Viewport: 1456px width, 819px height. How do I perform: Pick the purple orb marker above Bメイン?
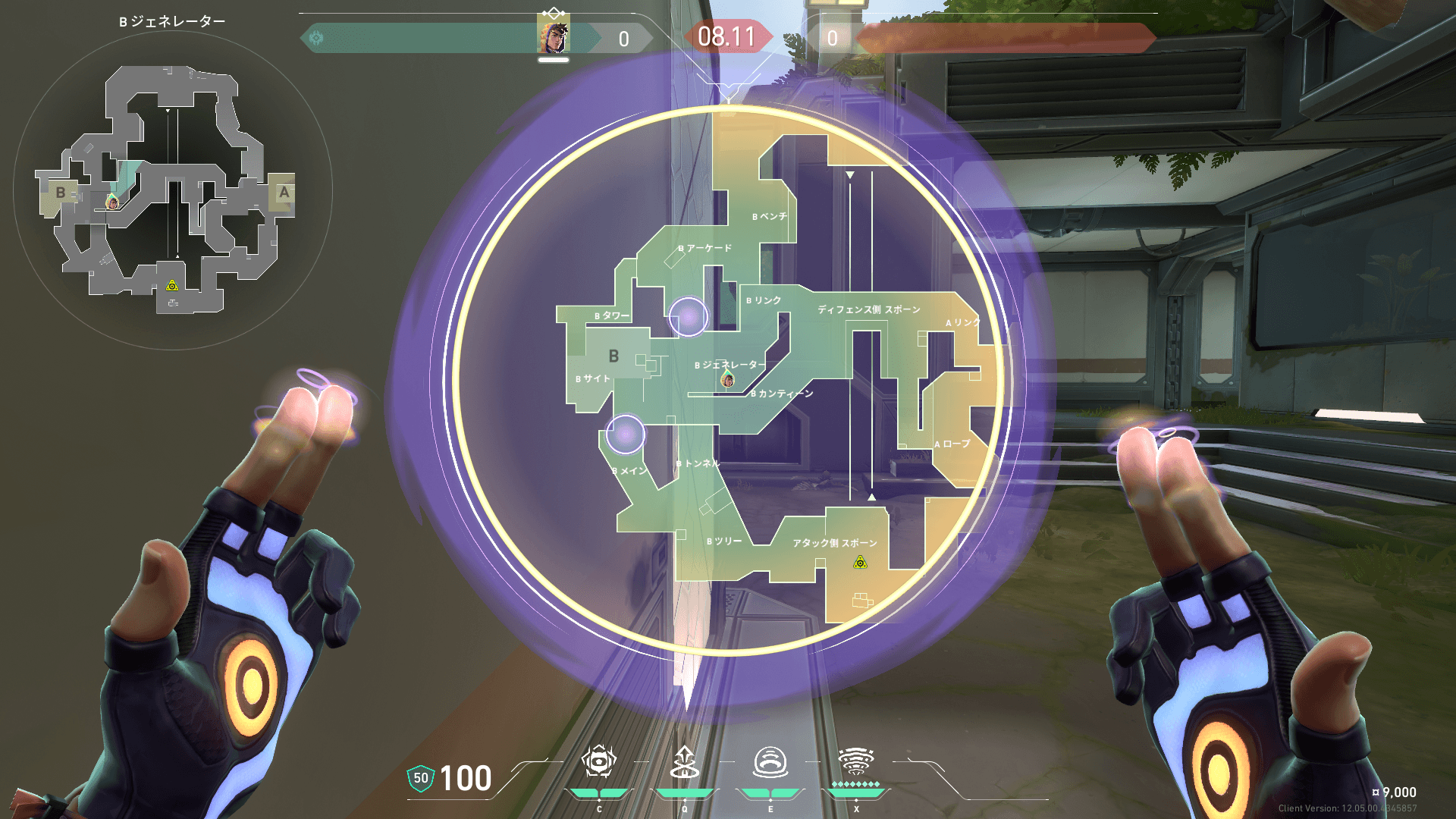pos(626,434)
